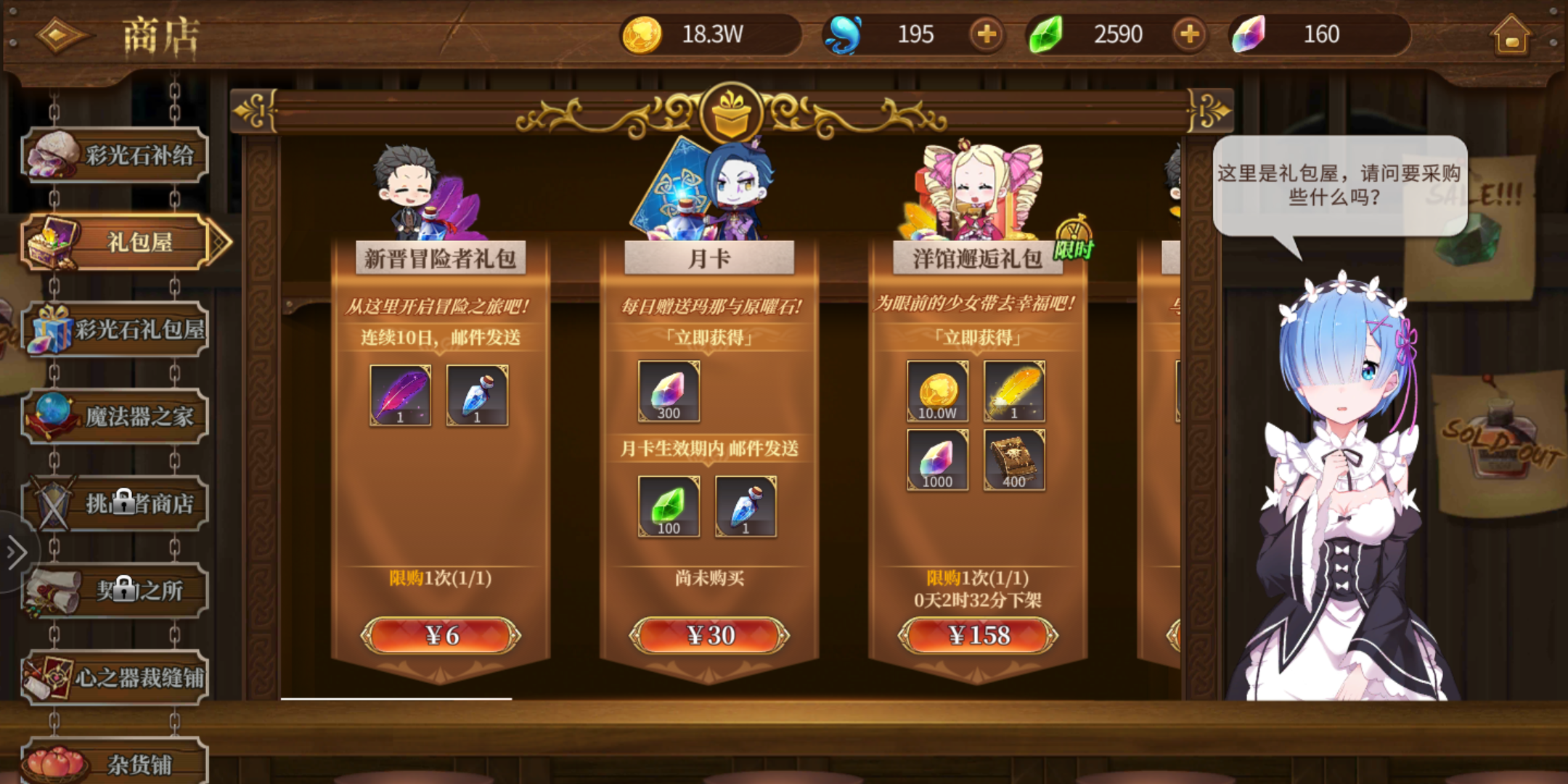
Task: Select the 魔法器之家 sidebar icon
Action: click(116, 416)
